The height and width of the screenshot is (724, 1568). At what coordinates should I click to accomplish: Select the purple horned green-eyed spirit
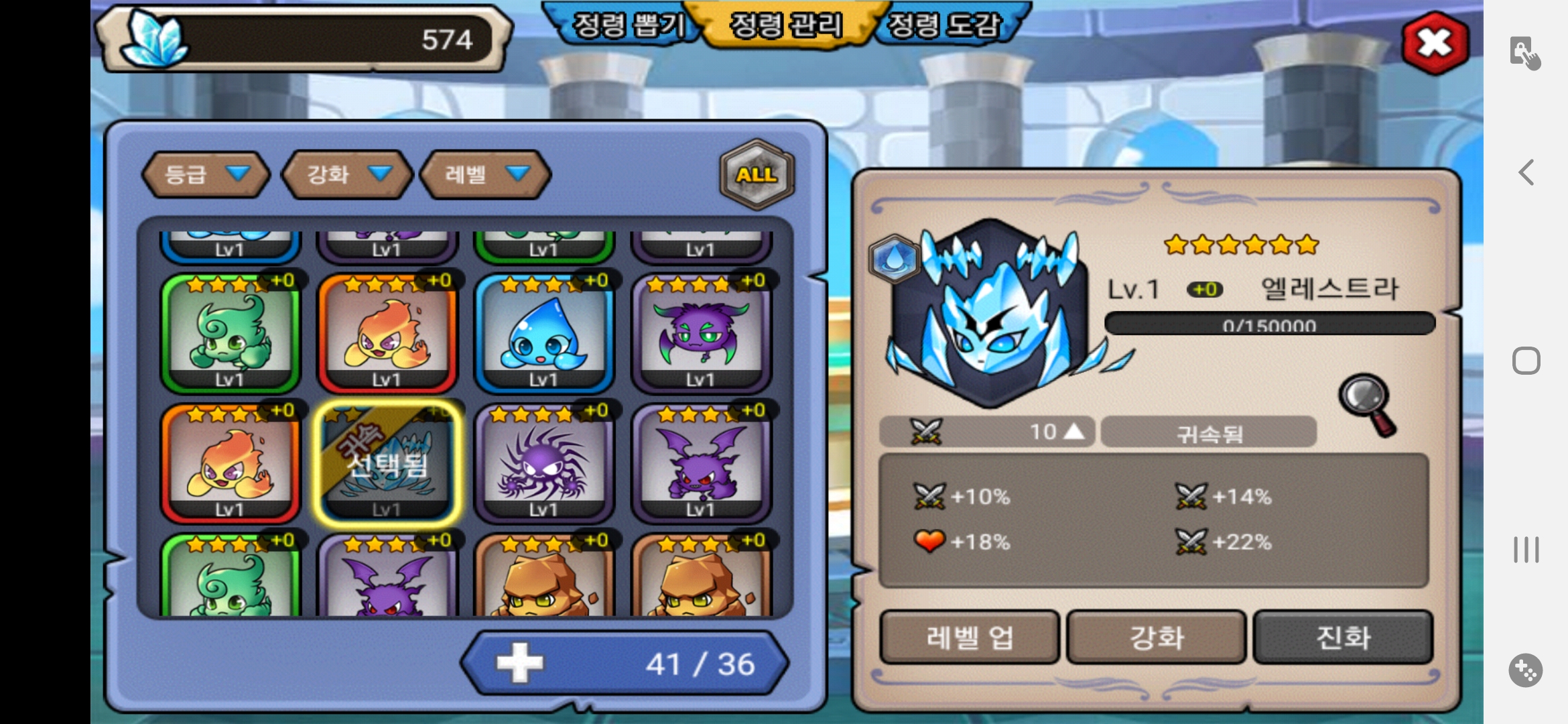(700, 333)
